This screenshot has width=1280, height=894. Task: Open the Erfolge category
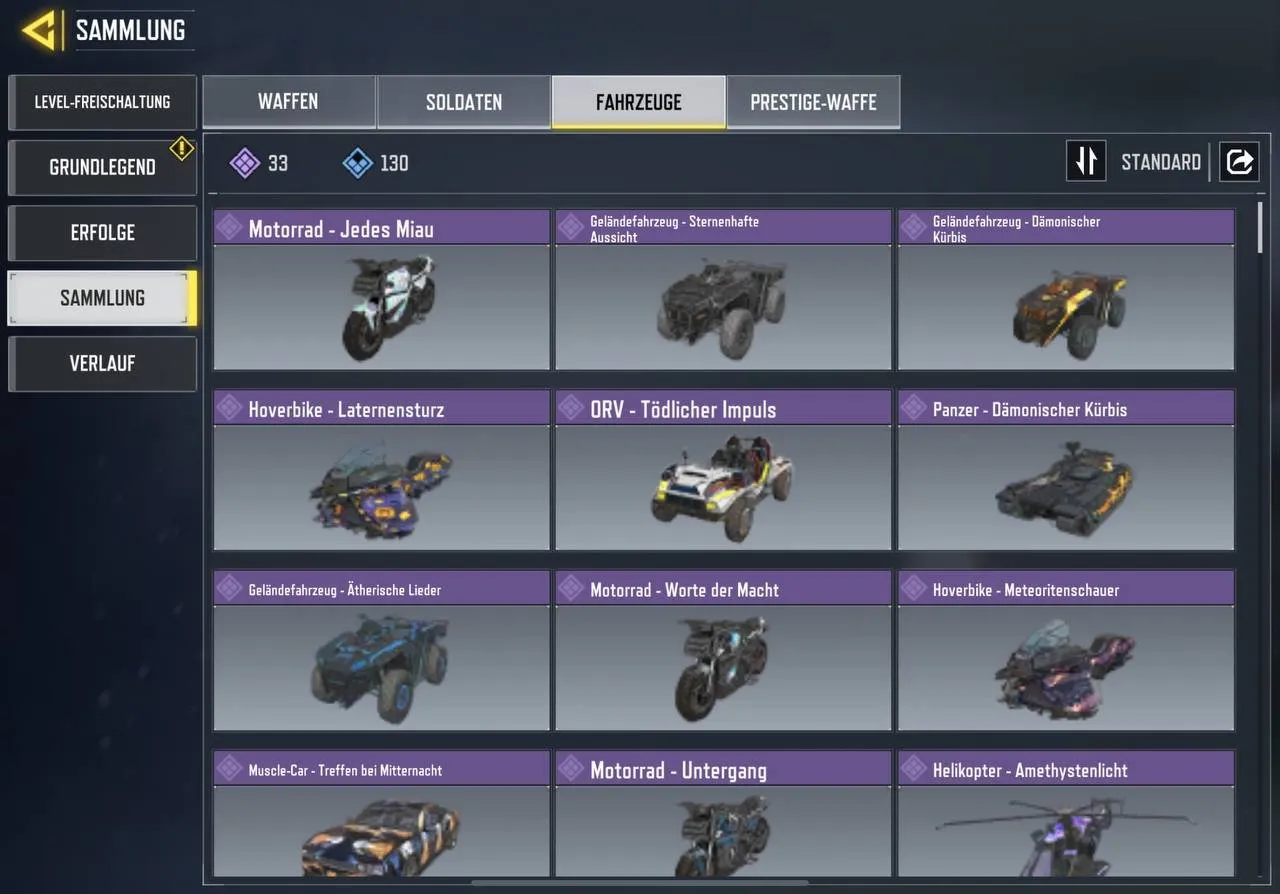(x=100, y=232)
